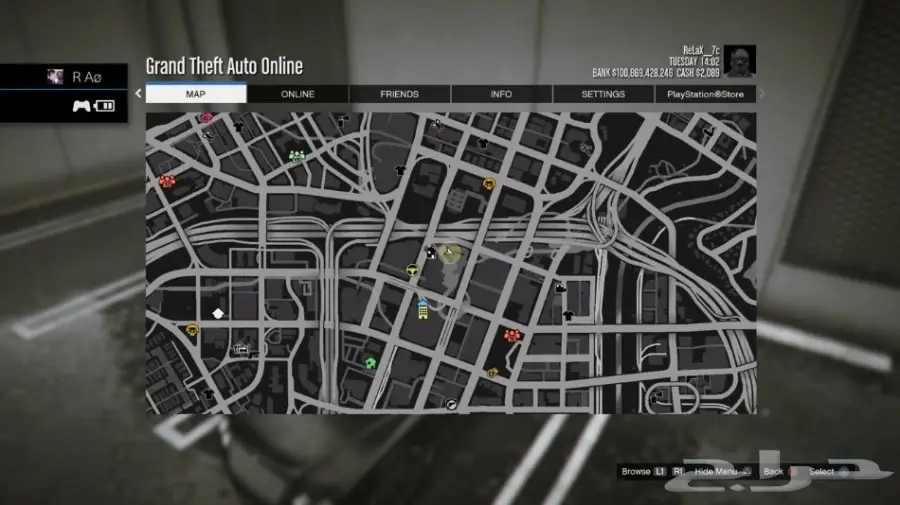Click the left arrow beside the tab bar
This screenshot has width=900, height=505.
[x=139, y=94]
